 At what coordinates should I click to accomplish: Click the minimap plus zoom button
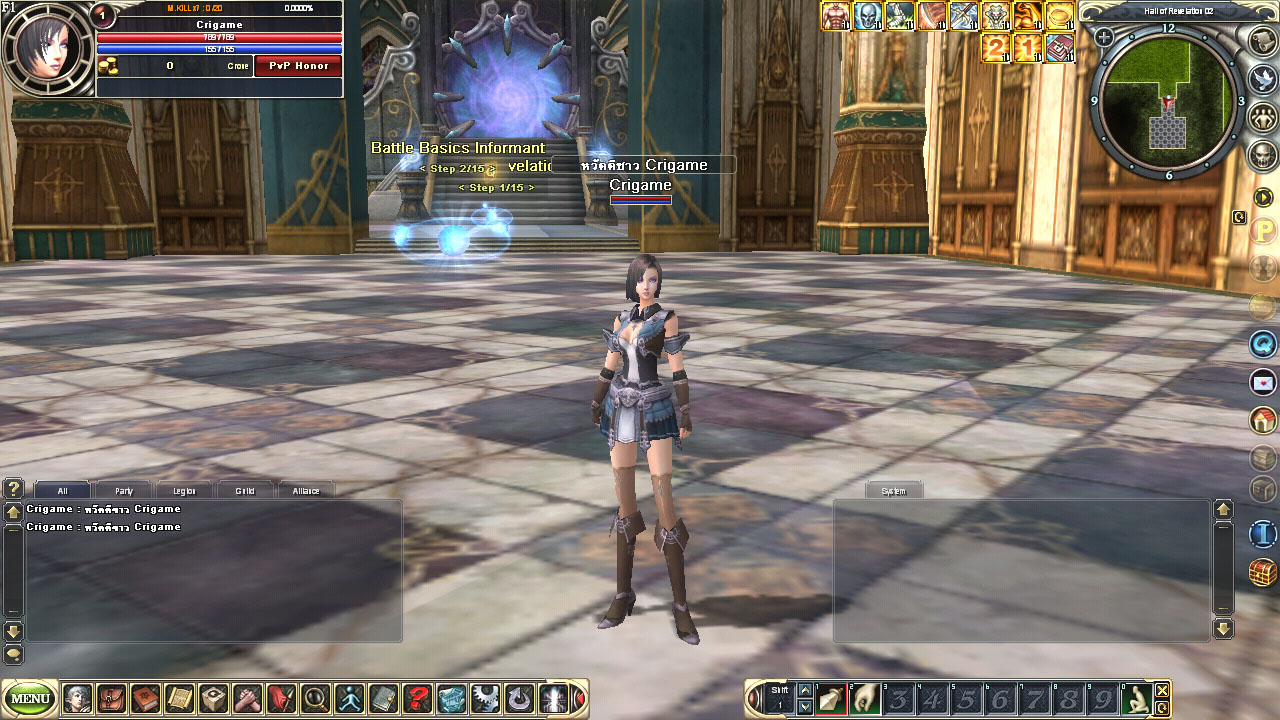(x=1104, y=38)
